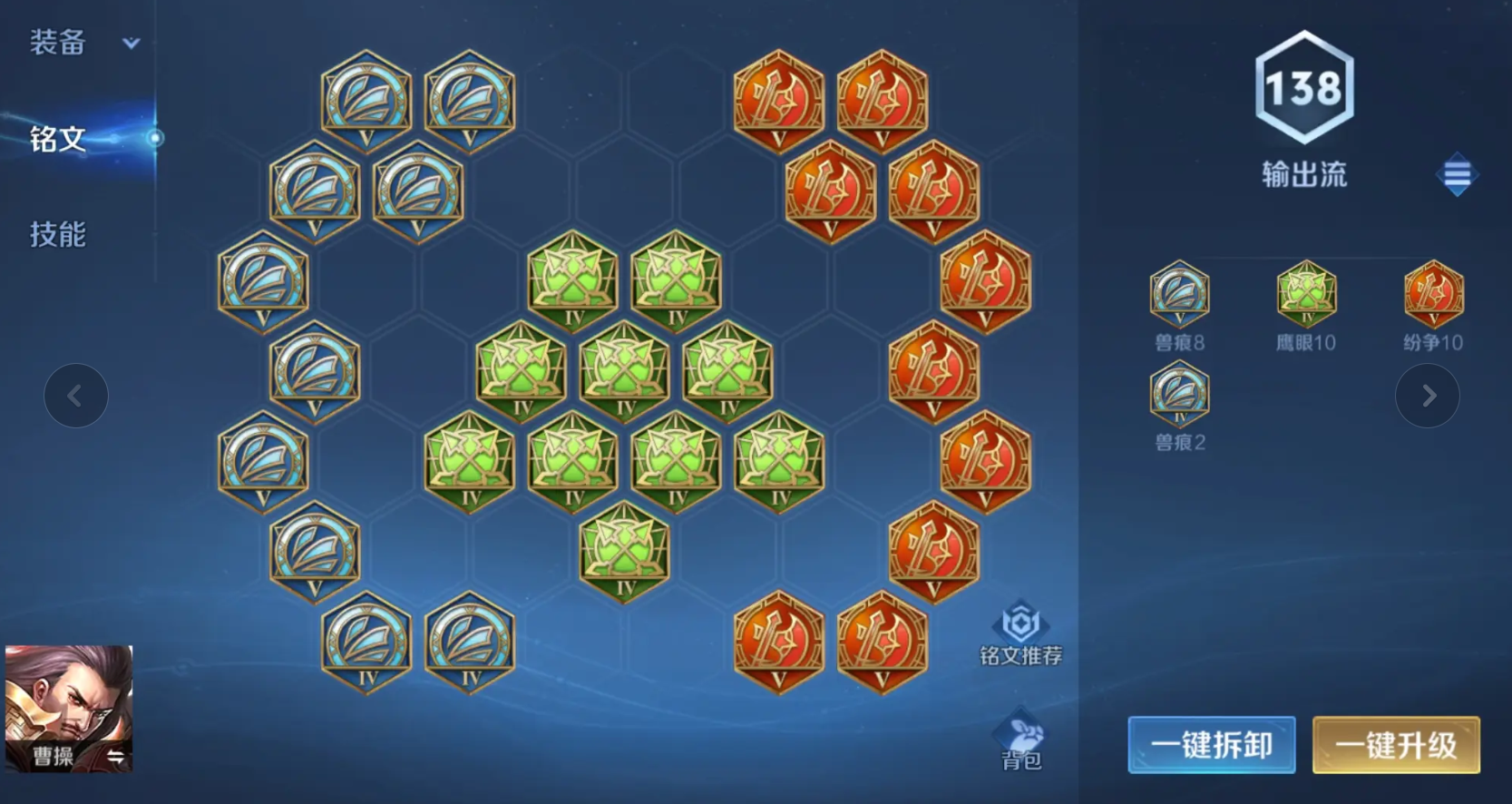Open the 138 rune level badge
This screenshot has width=1512, height=804.
(1304, 88)
